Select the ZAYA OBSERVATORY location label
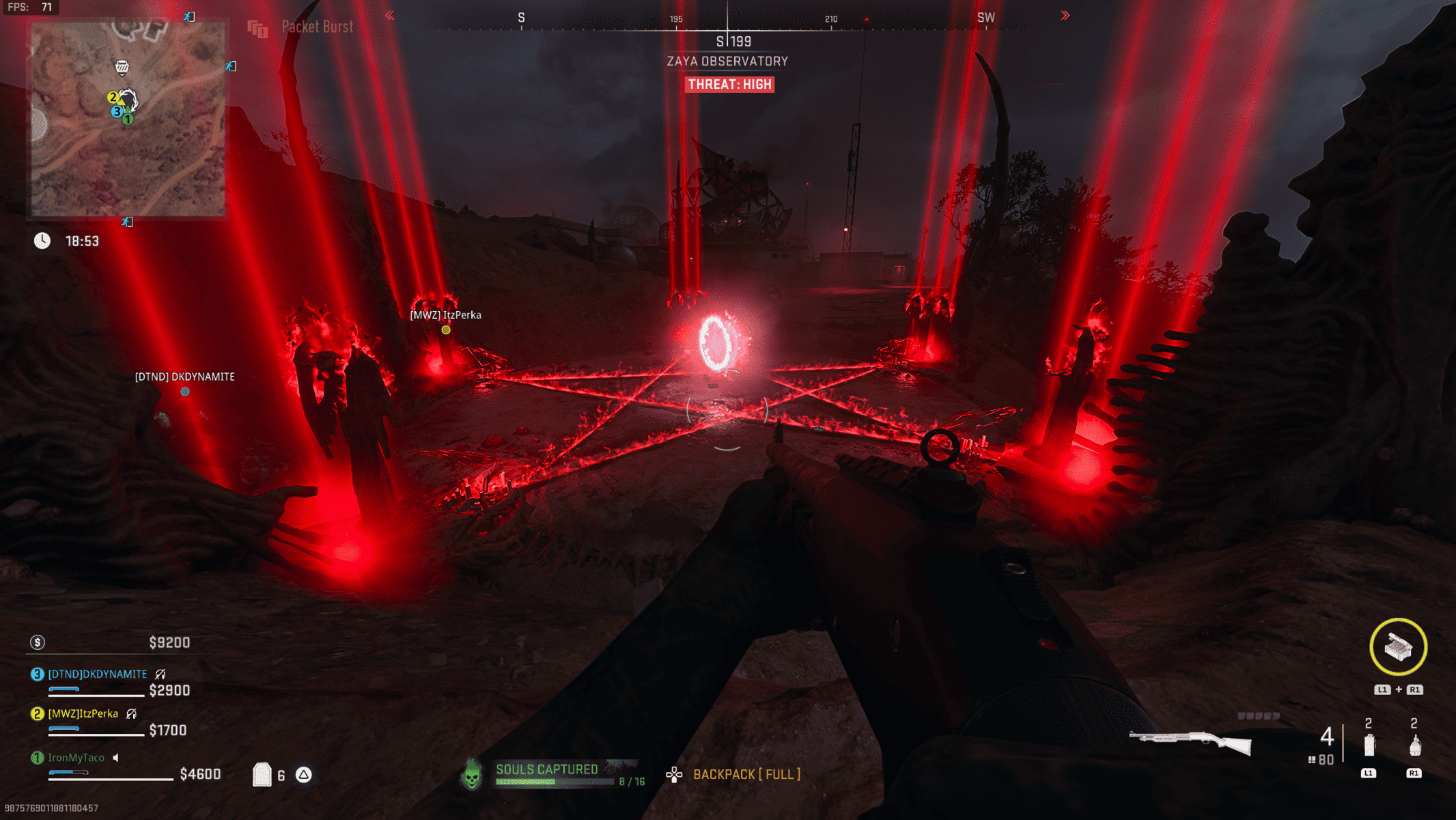Viewport: 1456px width, 820px height. 728,61
